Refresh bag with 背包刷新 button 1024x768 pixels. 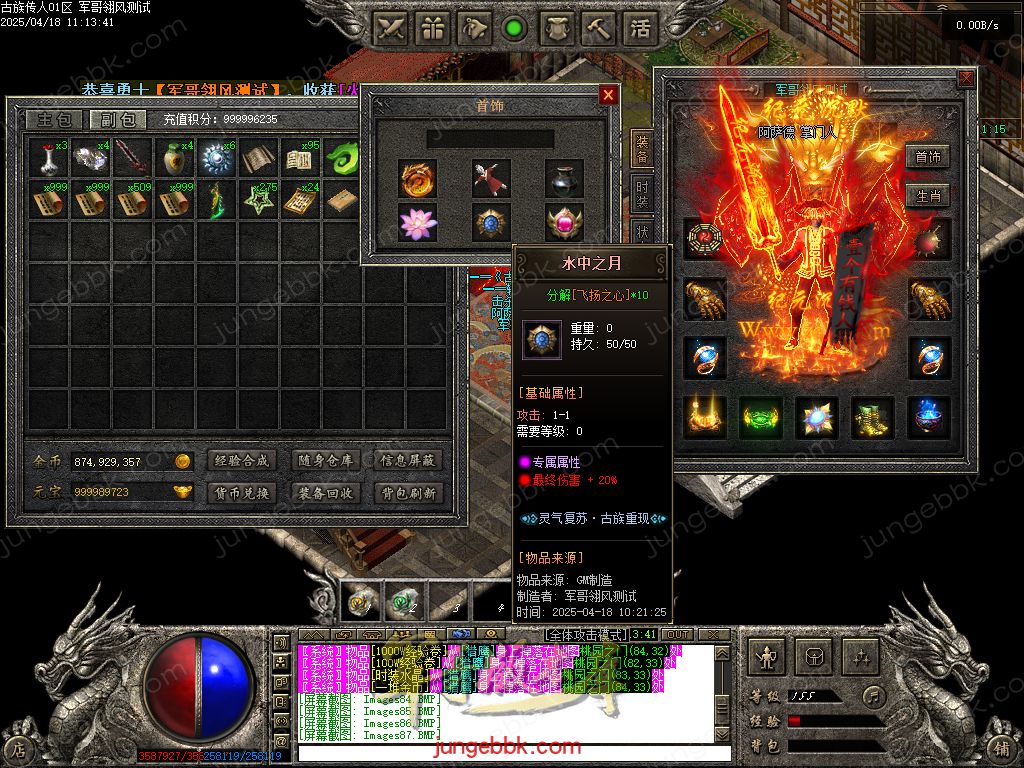[x=408, y=493]
